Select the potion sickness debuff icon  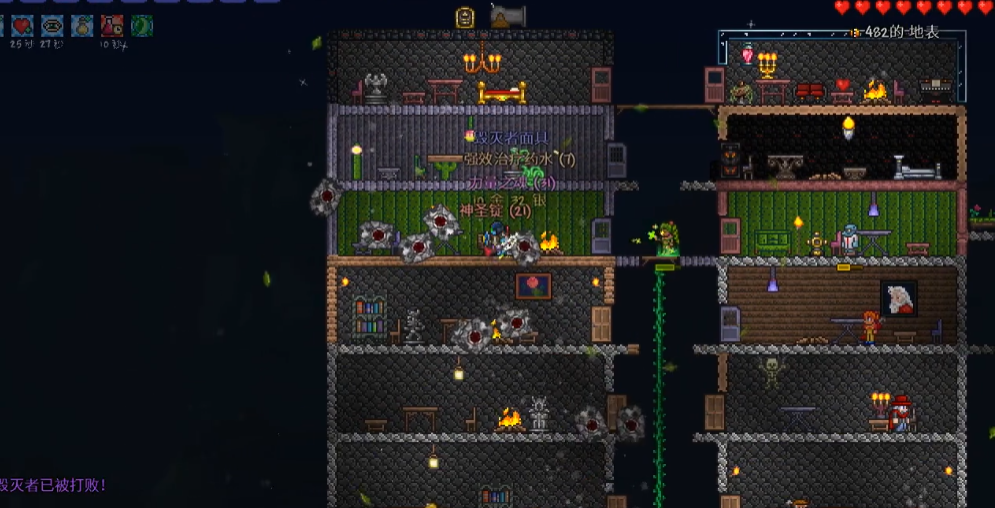(x=112, y=26)
